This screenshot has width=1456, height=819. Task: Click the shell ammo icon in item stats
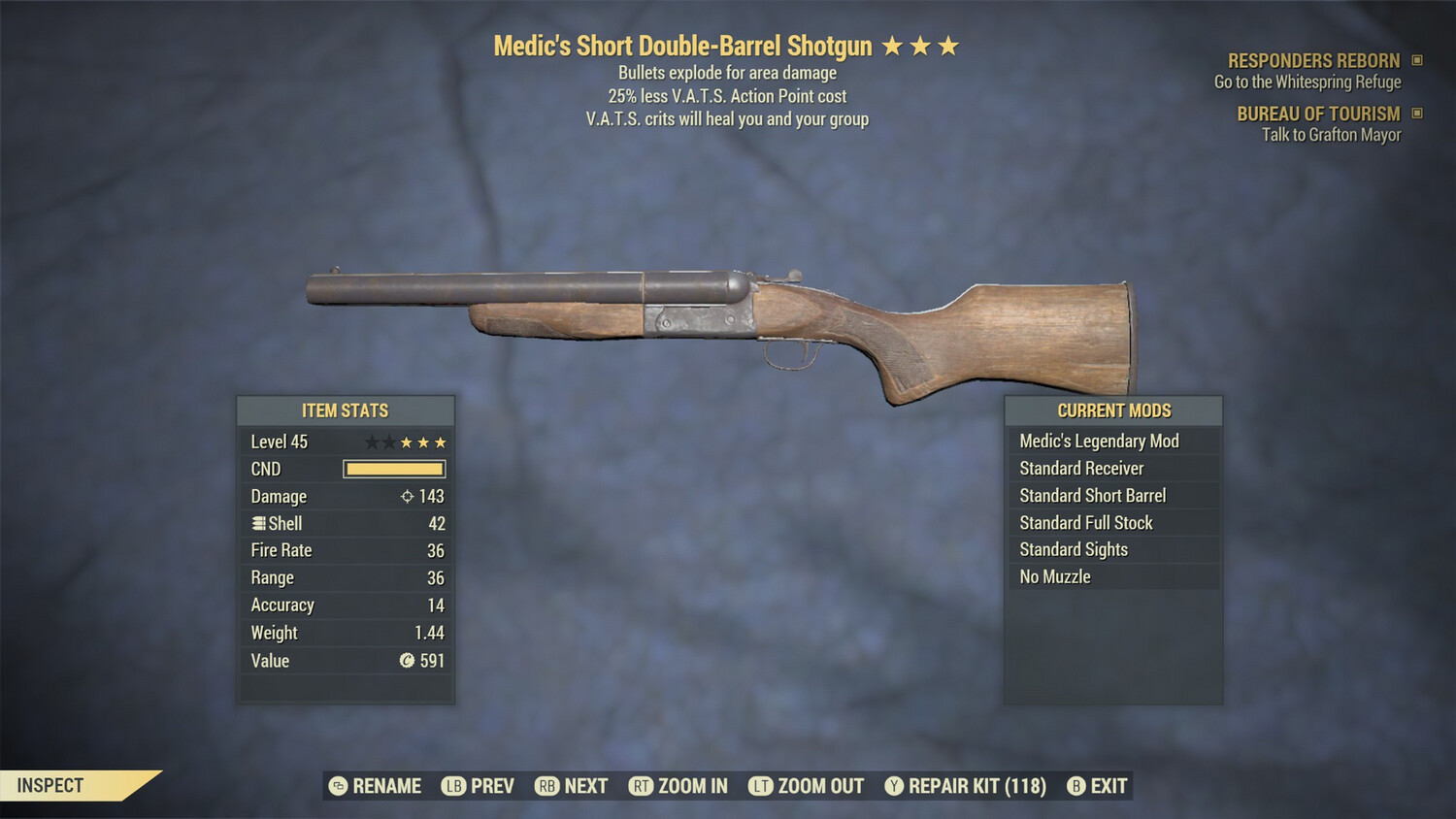[x=257, y=523]
